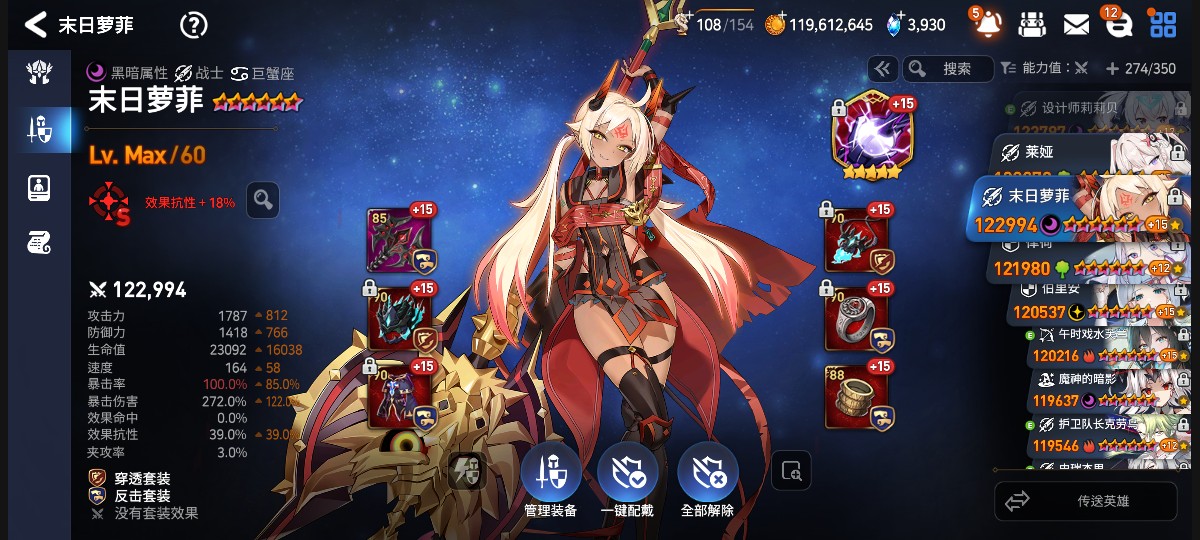Select the equipped artifact with purple orb

click(x=867, y=136)
